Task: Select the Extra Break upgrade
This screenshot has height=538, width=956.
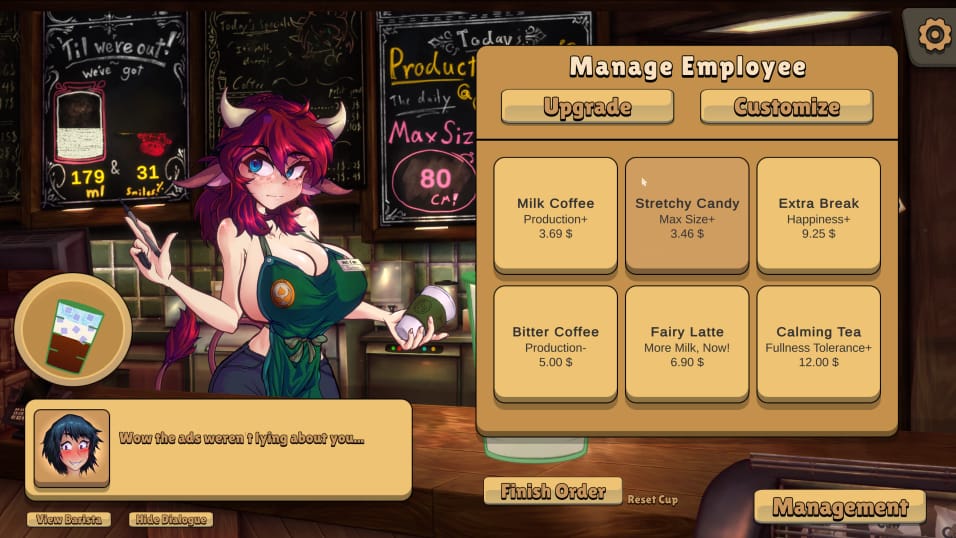Action: [x=818, y=216]
